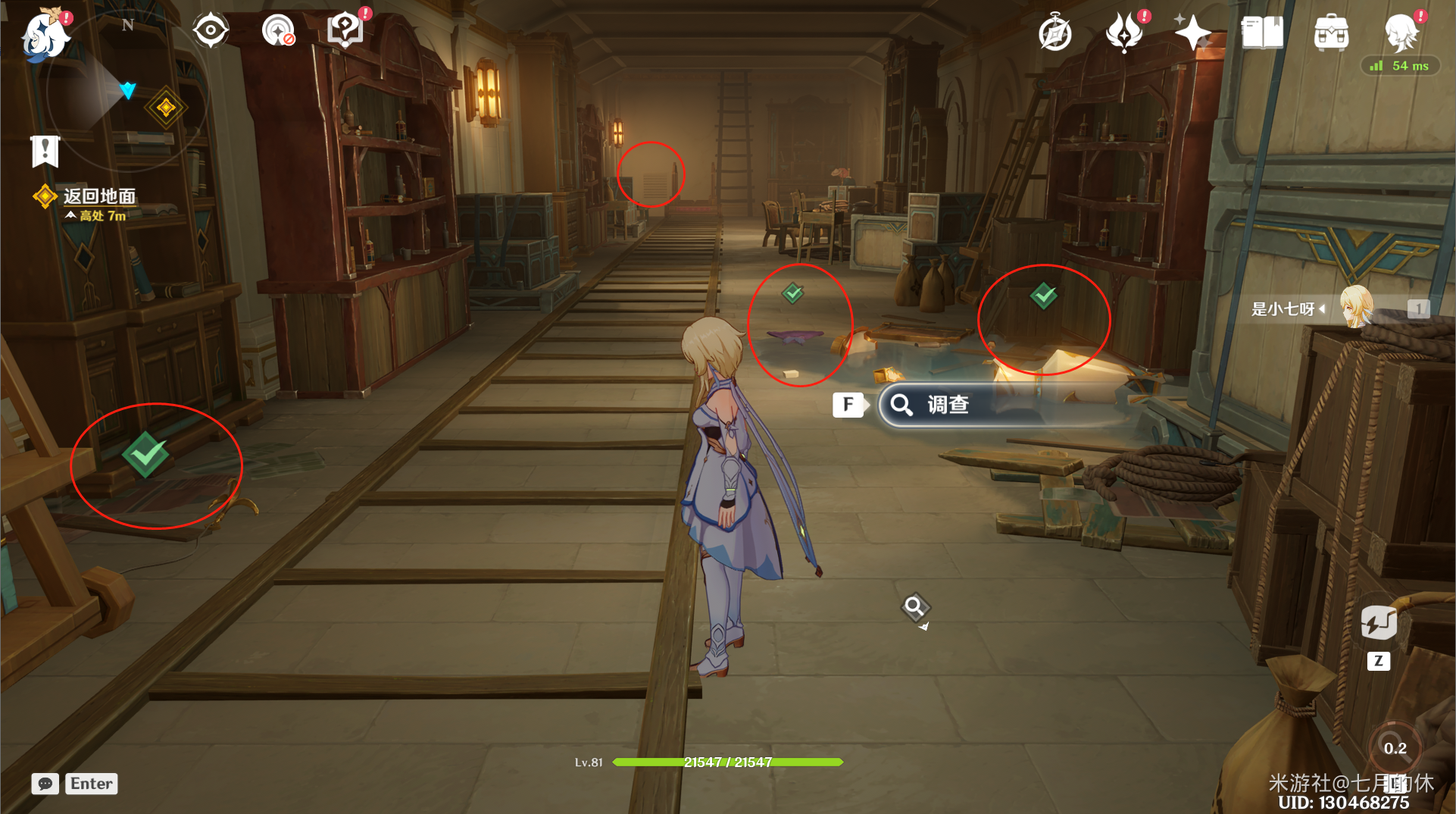The image size is (1456, 814).
Task: Open the tutorial book icon with alert badge
Action: coord(345,28)
